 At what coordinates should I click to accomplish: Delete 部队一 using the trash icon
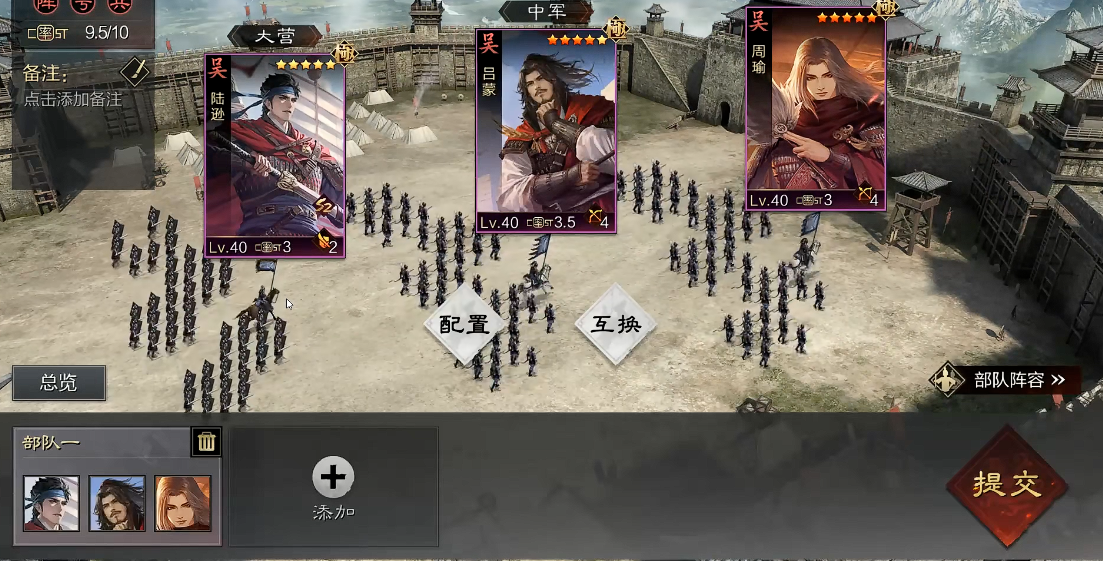coord(205,441)
